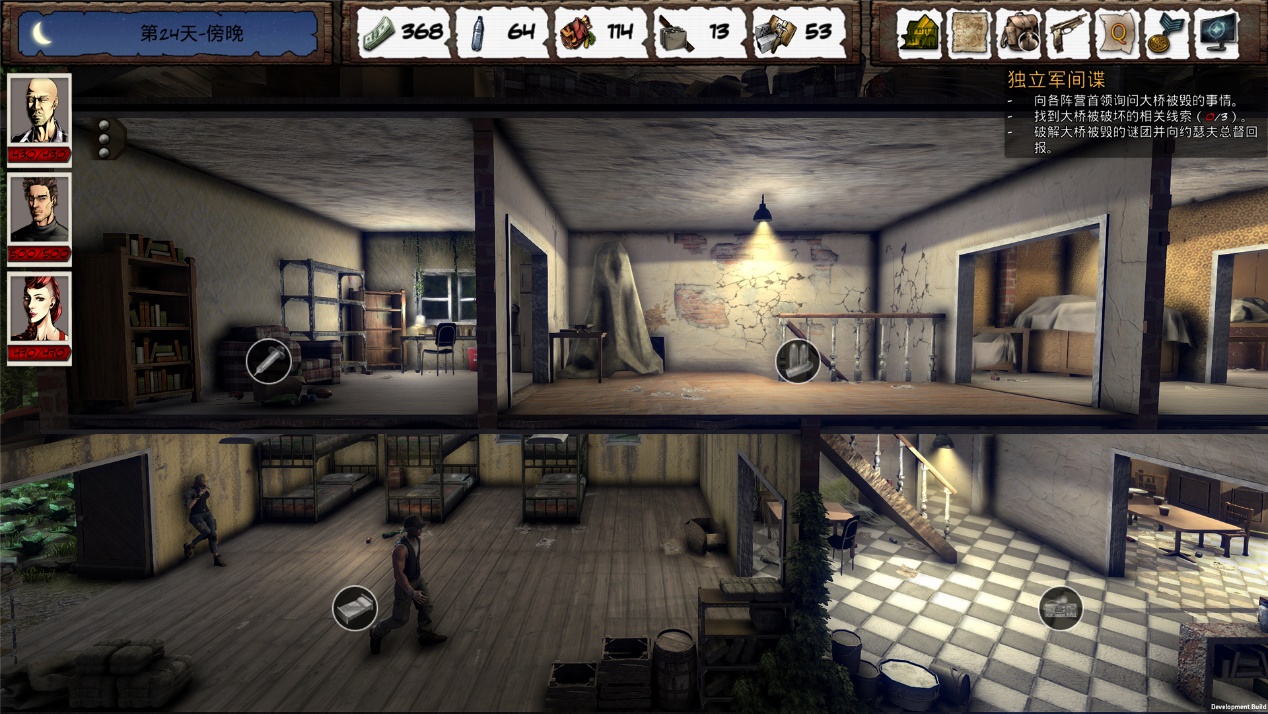1268x714 pixels.
Task: Open the base building house icon
Action: 920,34
